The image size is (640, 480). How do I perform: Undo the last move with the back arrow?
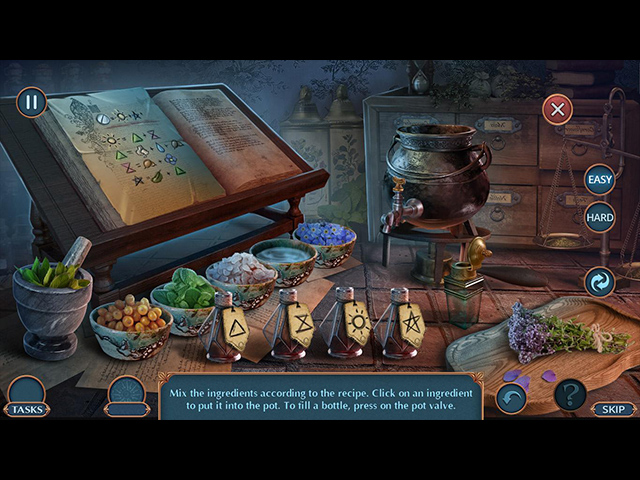tap(511, 398)
